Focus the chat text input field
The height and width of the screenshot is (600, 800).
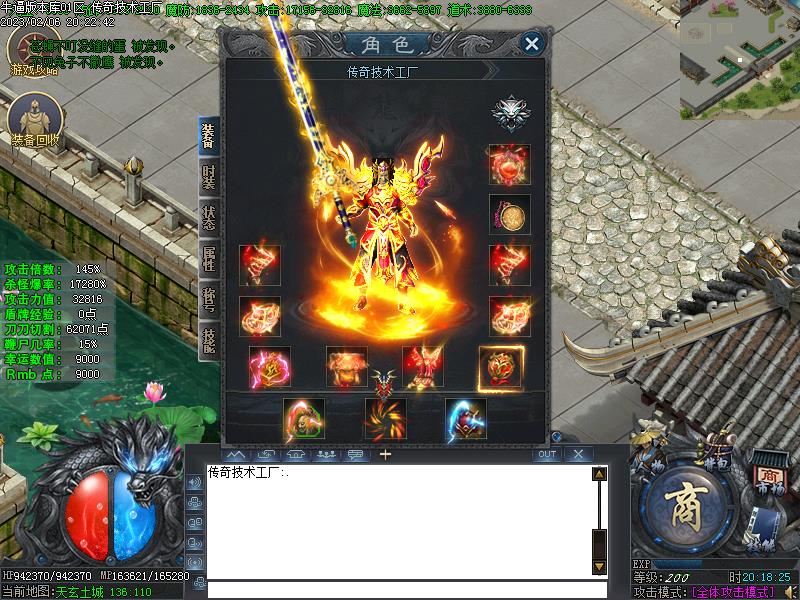(x=400, y=590)
